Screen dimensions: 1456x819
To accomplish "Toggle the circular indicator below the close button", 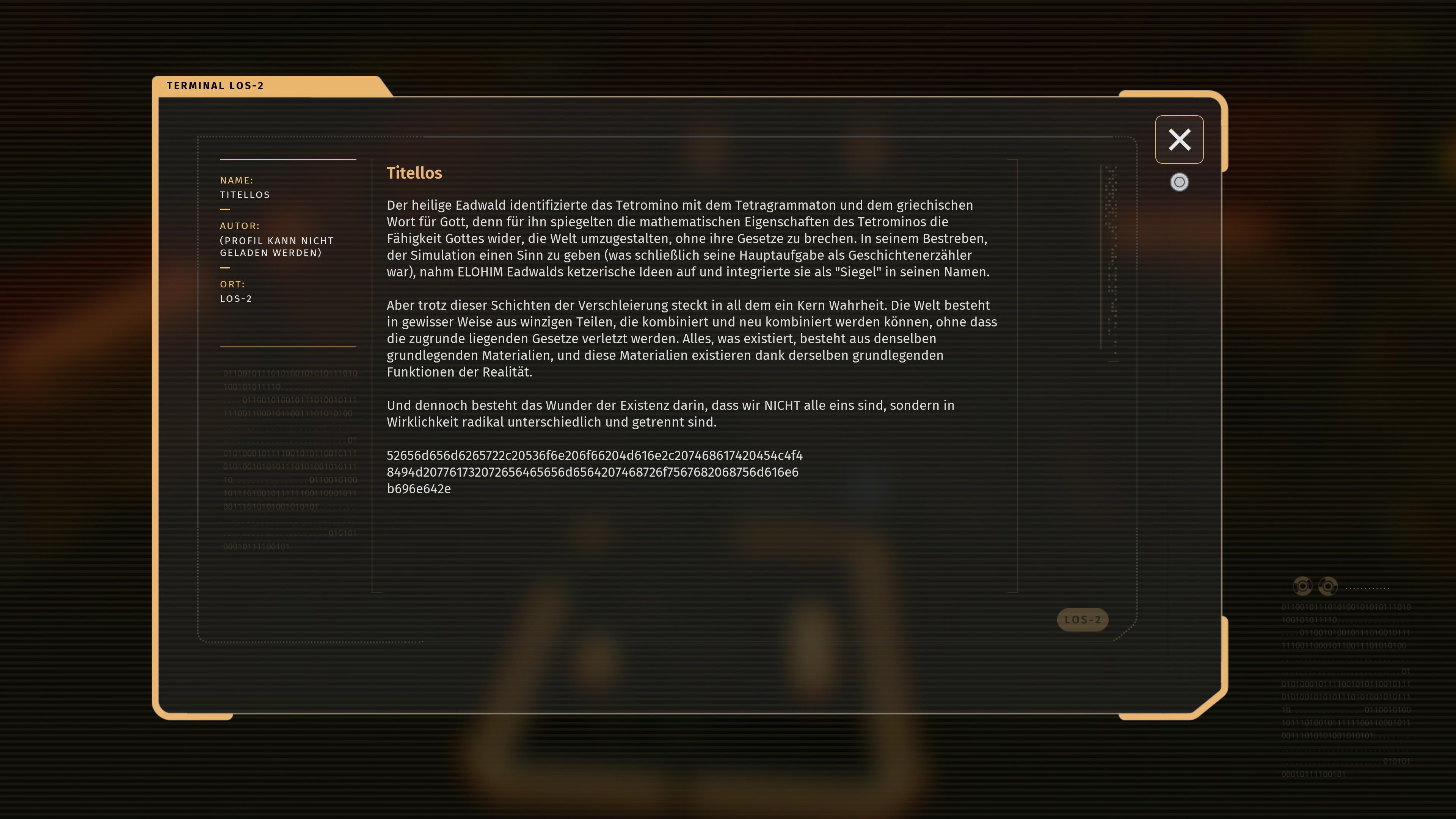I will (x=1179, y=182).
